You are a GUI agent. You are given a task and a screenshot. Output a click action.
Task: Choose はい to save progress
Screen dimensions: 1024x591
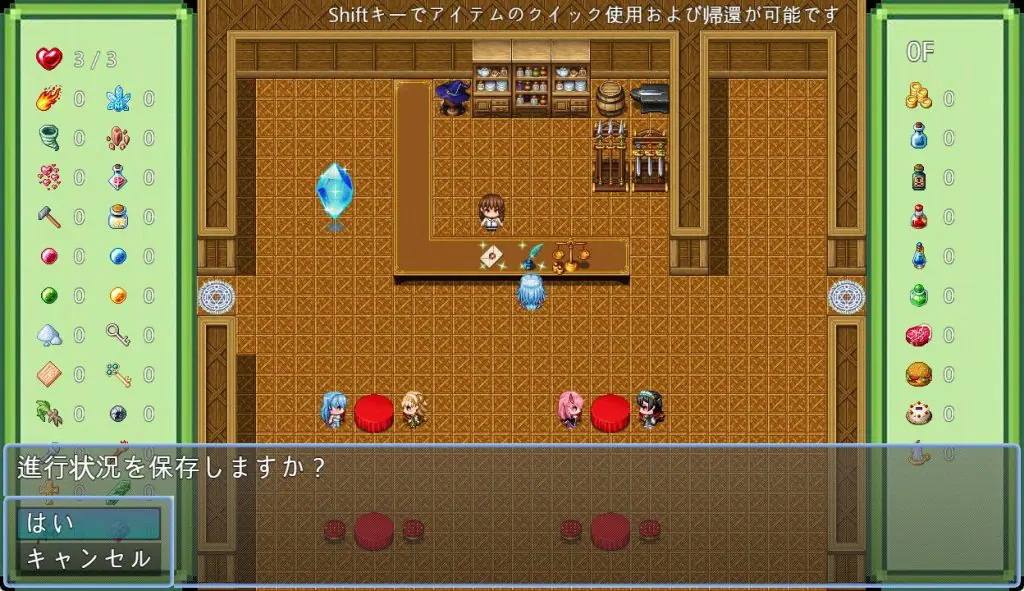coord(88,523)
